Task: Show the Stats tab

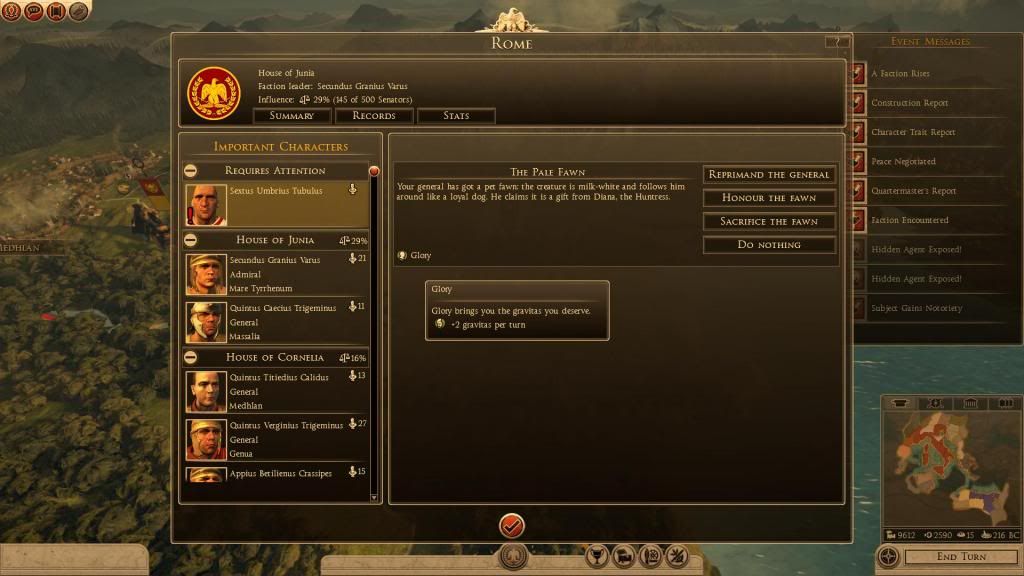Action: pyautogui.click(x=456, y=116)
